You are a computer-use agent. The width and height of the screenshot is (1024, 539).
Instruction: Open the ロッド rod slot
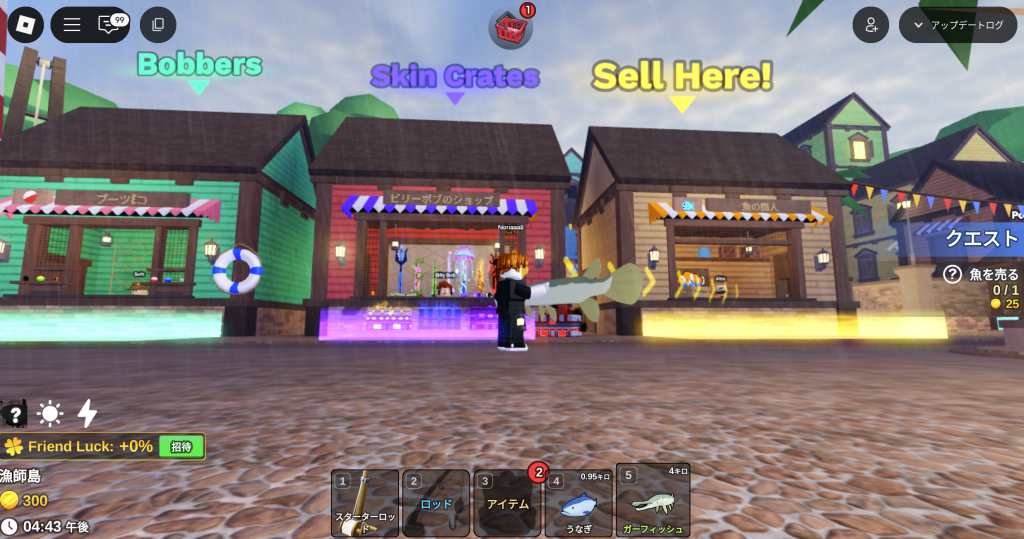point(436,503)
